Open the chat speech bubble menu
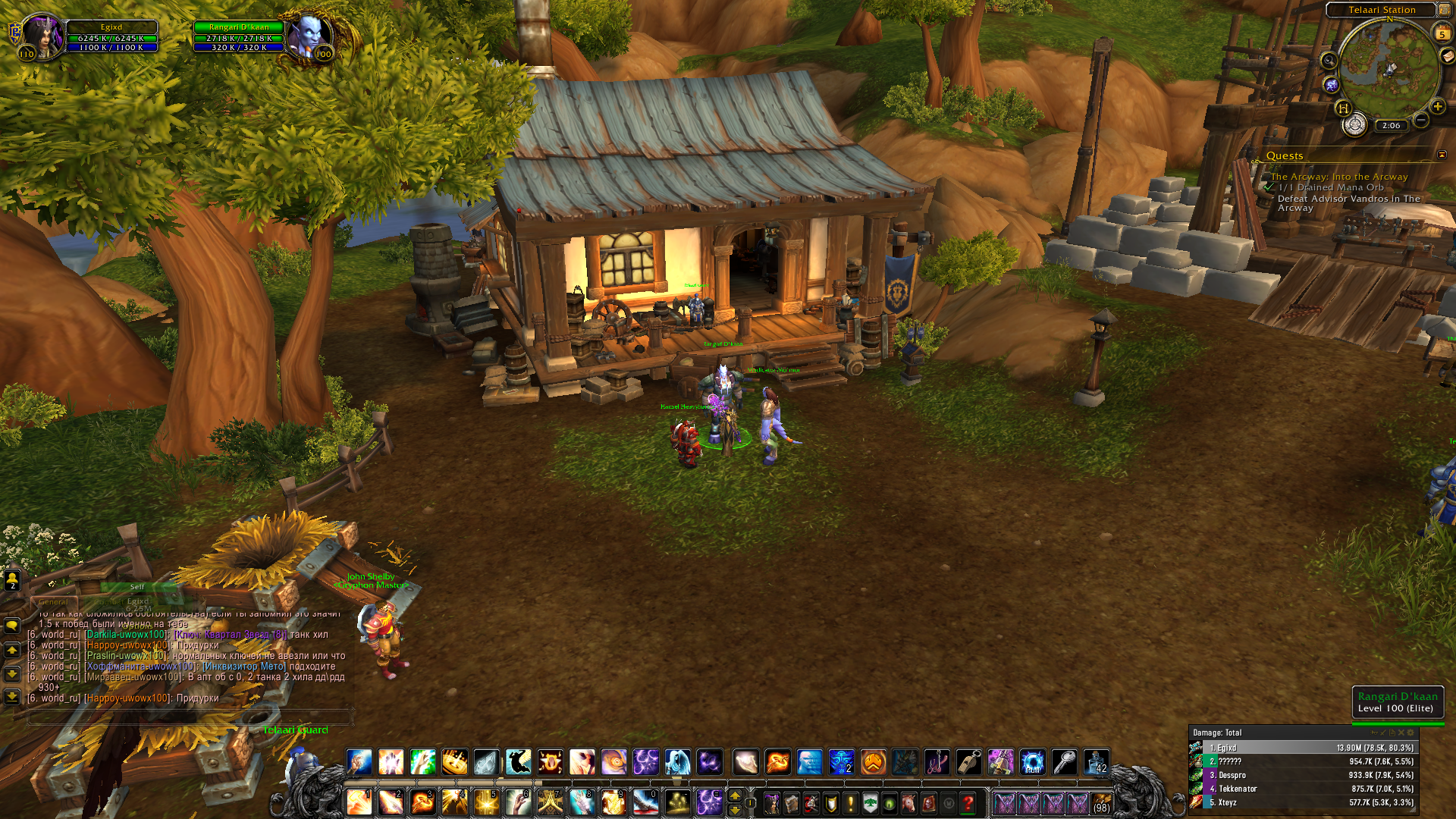 [x=12, y=626]
